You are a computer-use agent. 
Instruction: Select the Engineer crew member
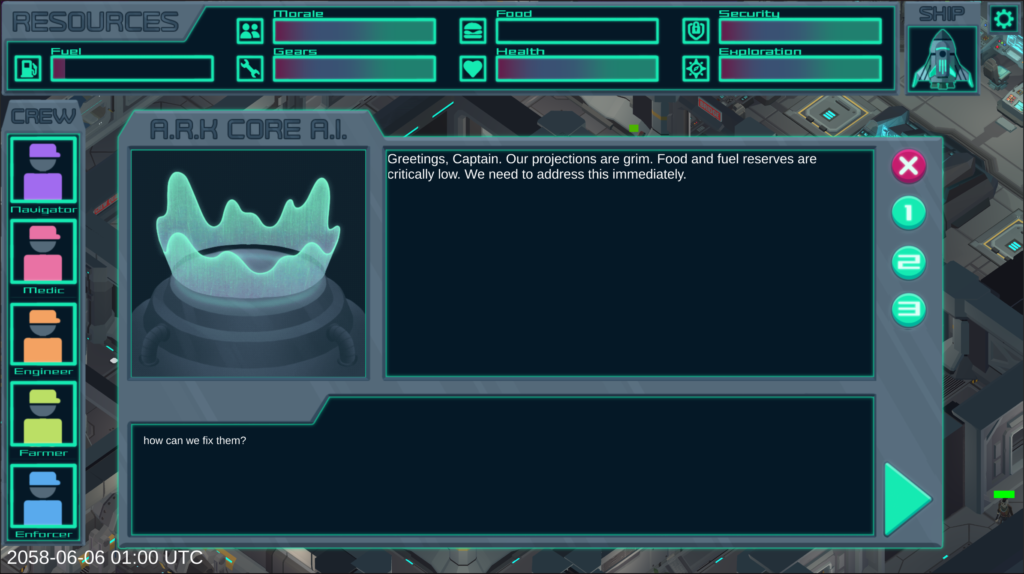43,335
